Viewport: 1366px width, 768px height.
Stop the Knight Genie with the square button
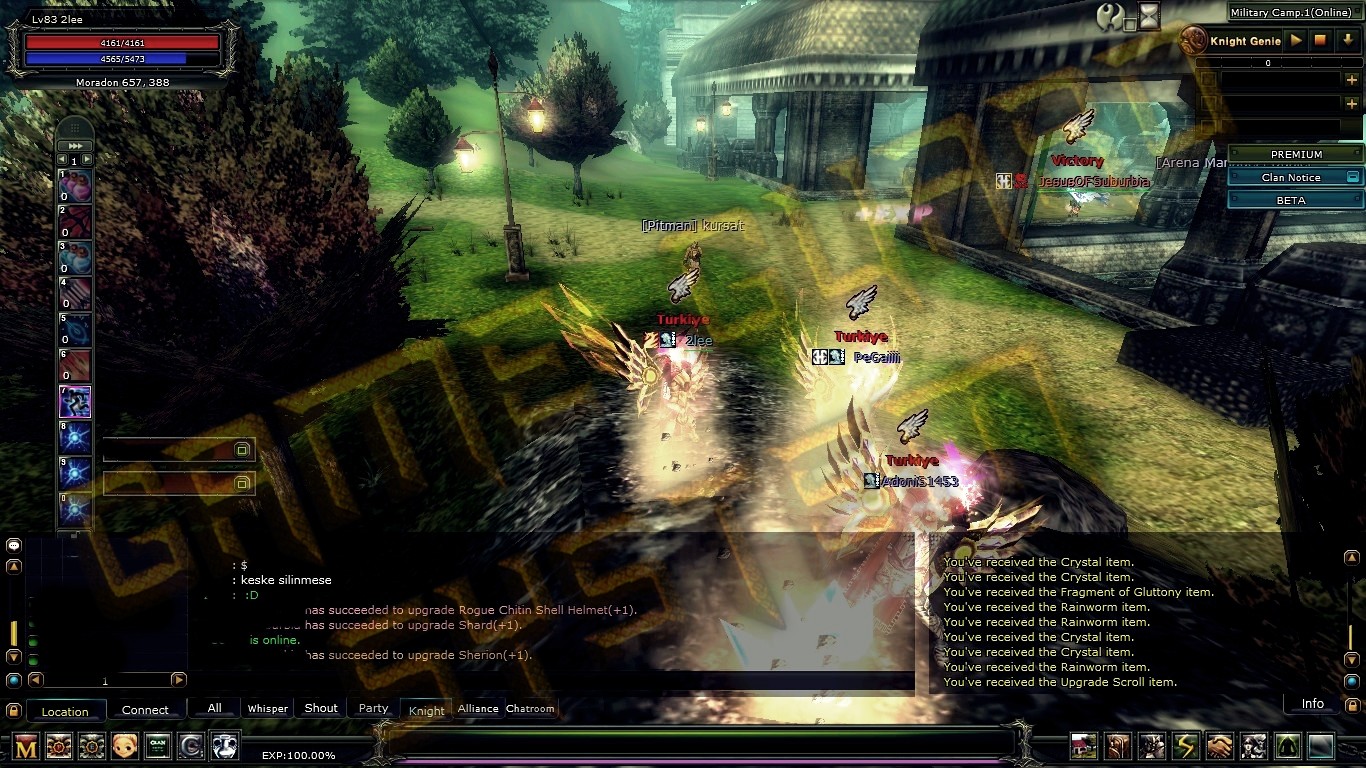click(x=1320, y=41)
